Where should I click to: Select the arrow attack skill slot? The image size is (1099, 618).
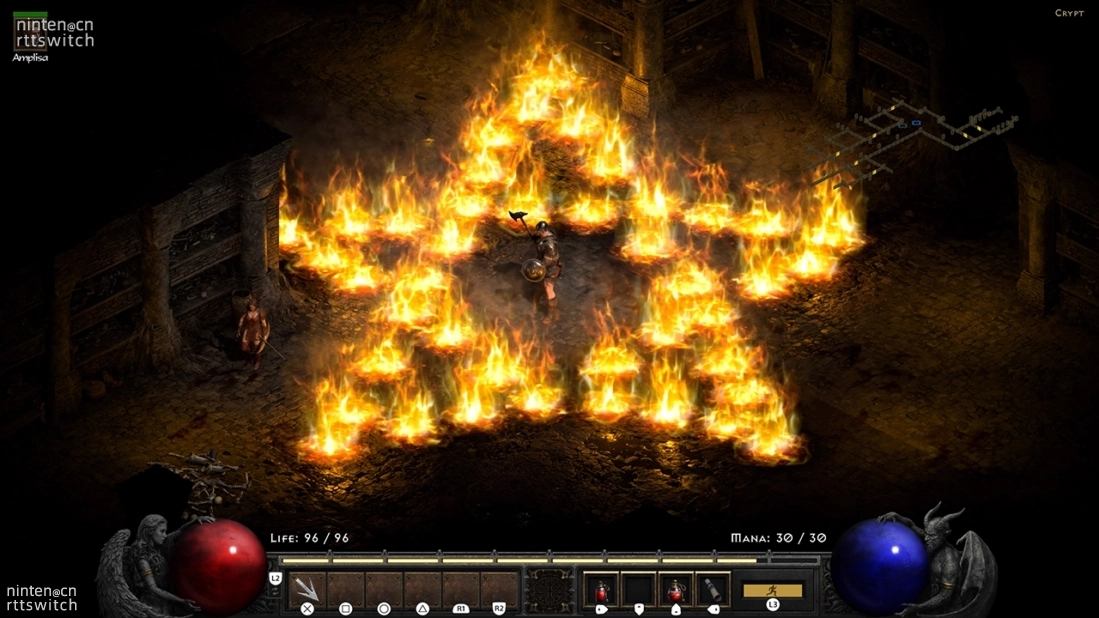coord(307,589)
